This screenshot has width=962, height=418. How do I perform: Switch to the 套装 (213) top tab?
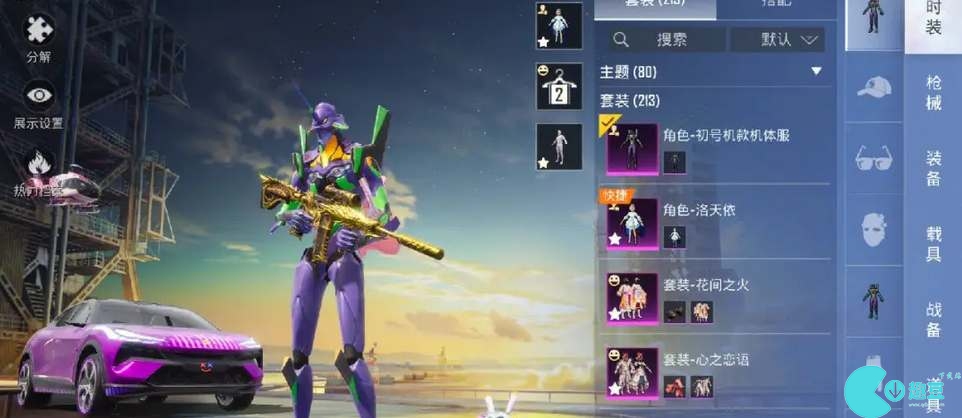click(x=655, y=8)
